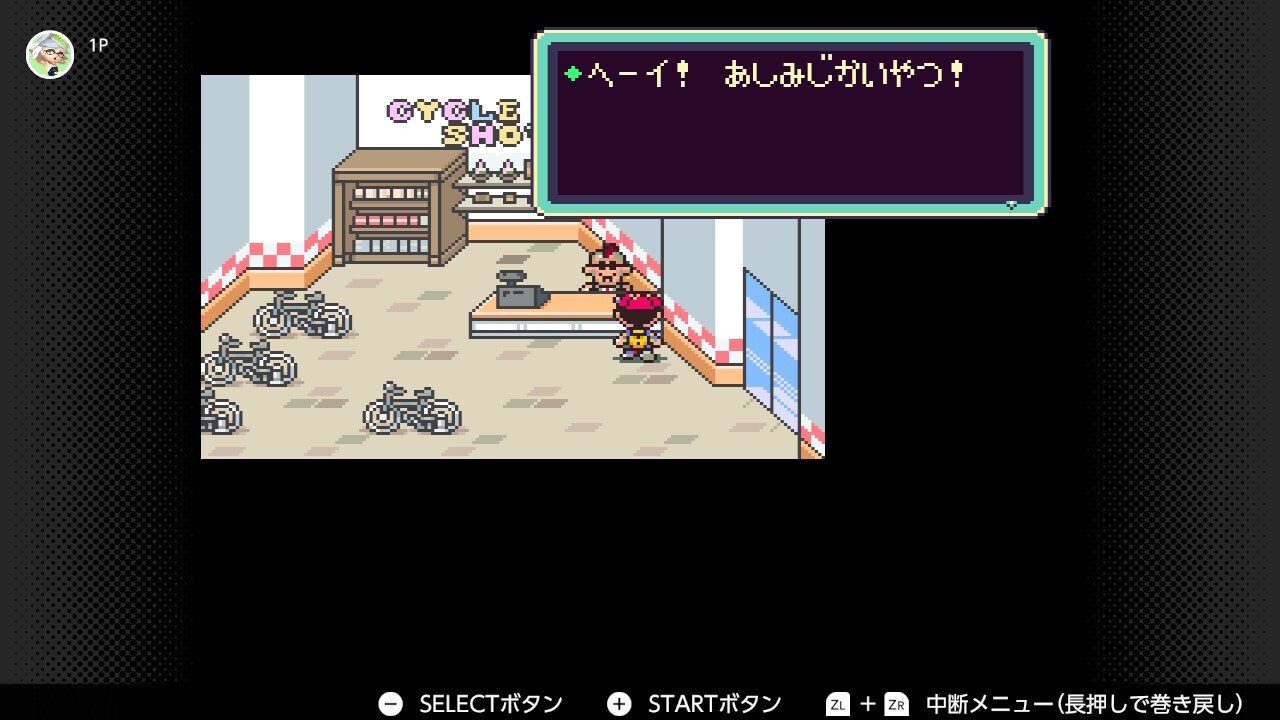The image size is (1280, 720).
Task: Click the green diamond dialog marker
Action: (x=571, y=73)
